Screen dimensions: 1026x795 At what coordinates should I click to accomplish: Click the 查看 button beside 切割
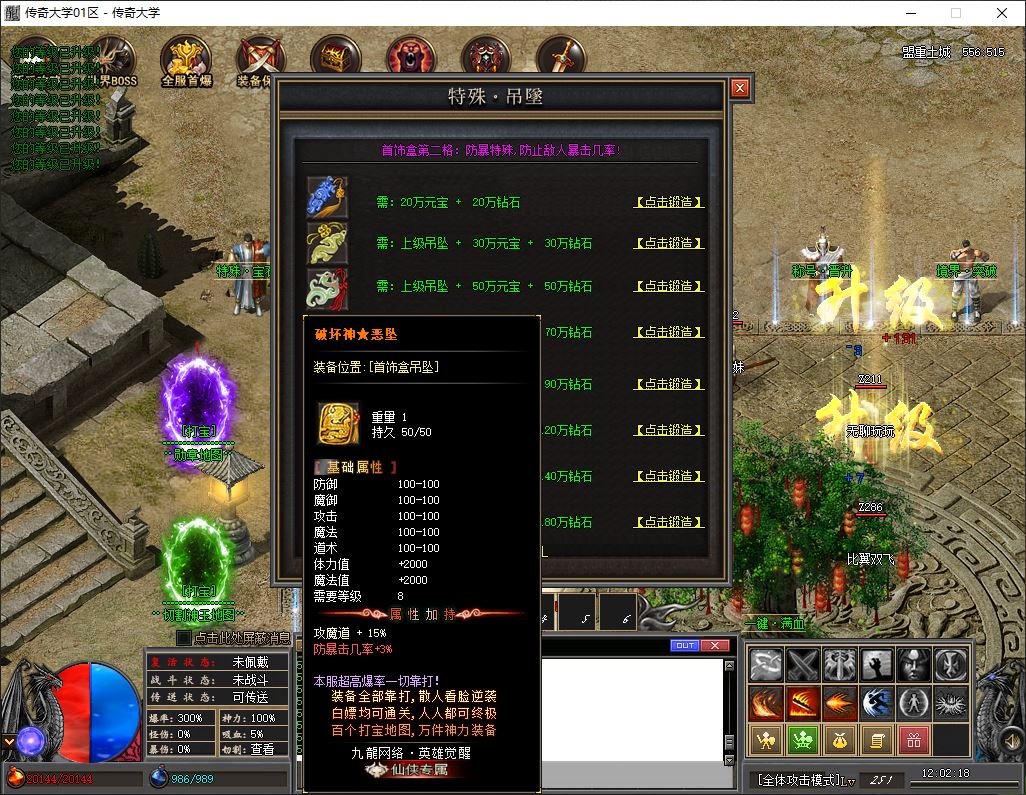(x=262, y=749)
